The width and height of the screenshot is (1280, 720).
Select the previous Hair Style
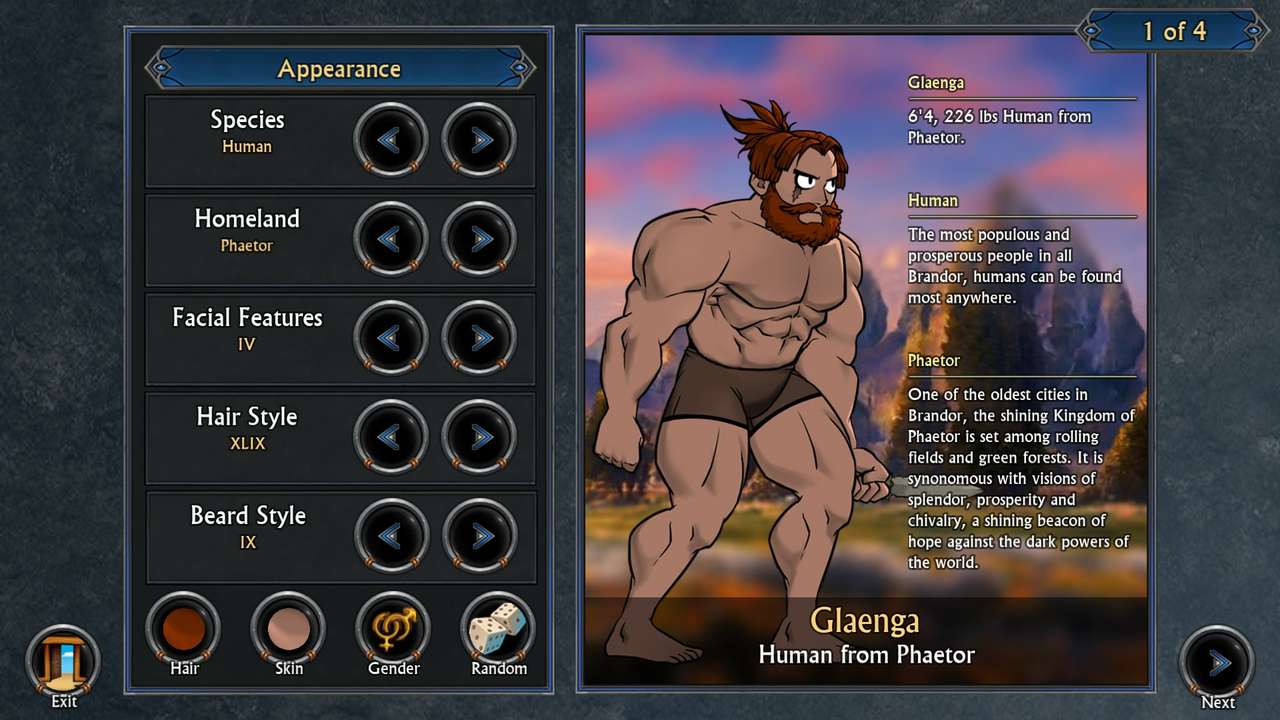point(391,437)
